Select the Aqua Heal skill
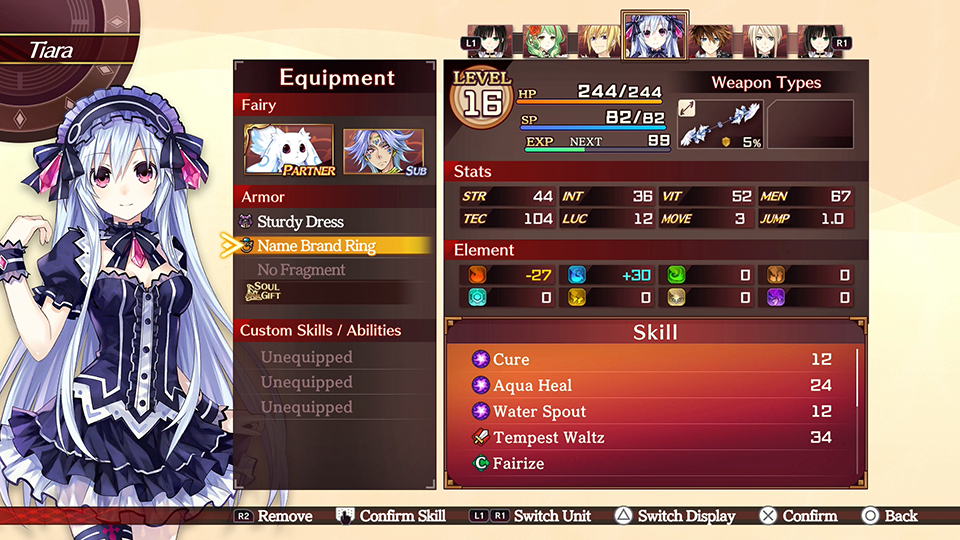Viewport: 960px width, 540px height. tap(532, 385)
